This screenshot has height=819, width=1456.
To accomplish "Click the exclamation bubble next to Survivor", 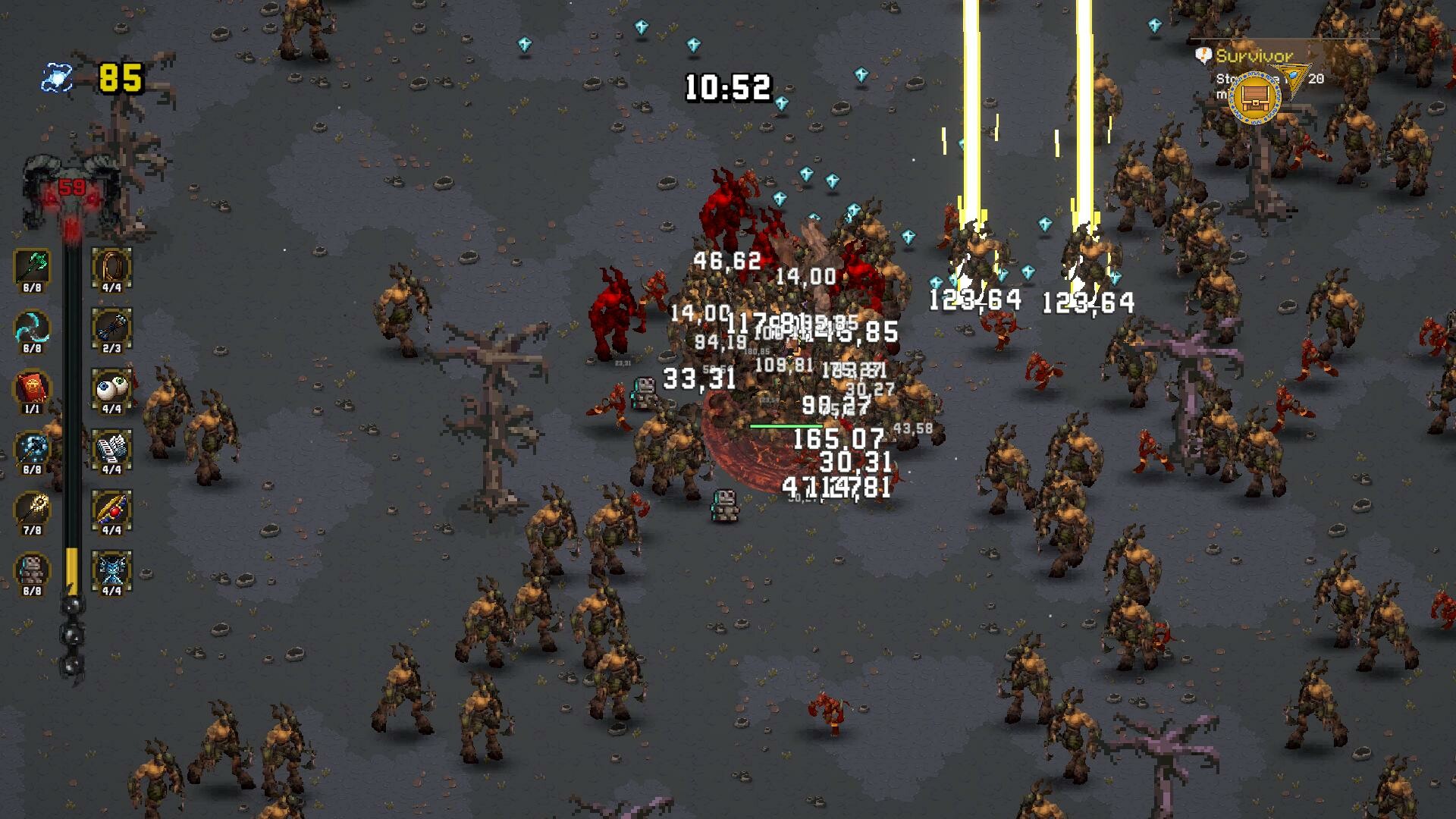I will pos(1203,55).
